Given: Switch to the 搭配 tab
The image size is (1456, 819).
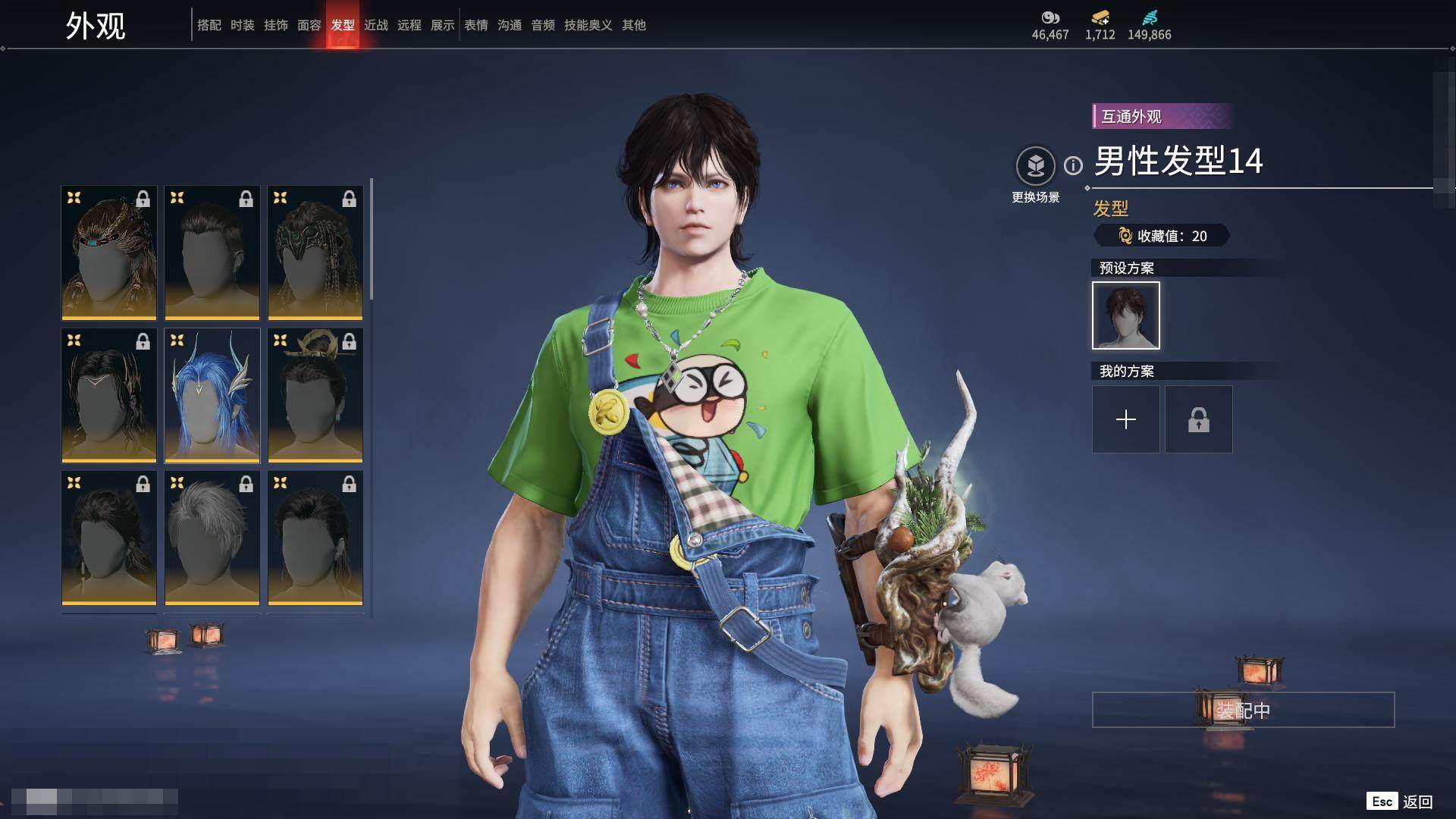Looking at the screenshot, I should [209, 25].
